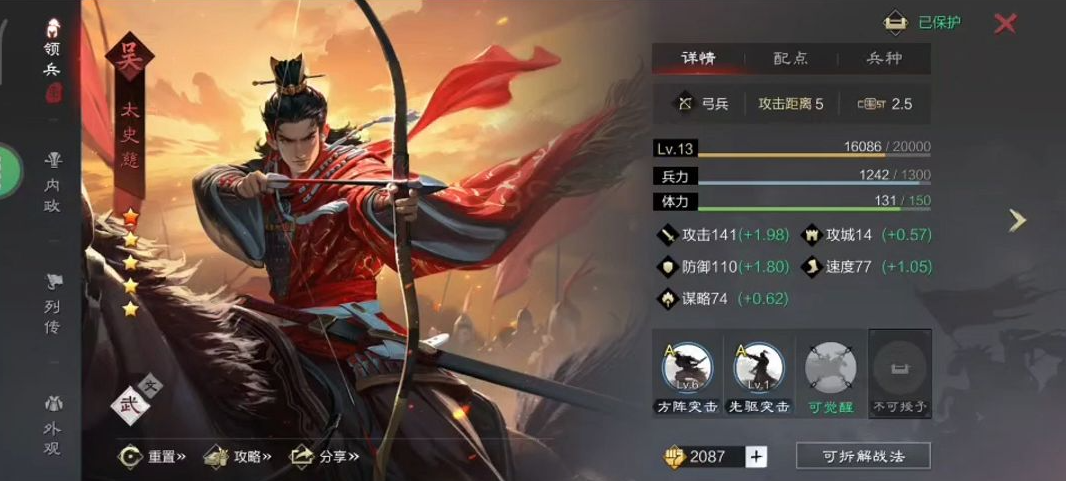Close the hero detail screen
Screen dimensions: 1066x481
[x=1005, y=23]
